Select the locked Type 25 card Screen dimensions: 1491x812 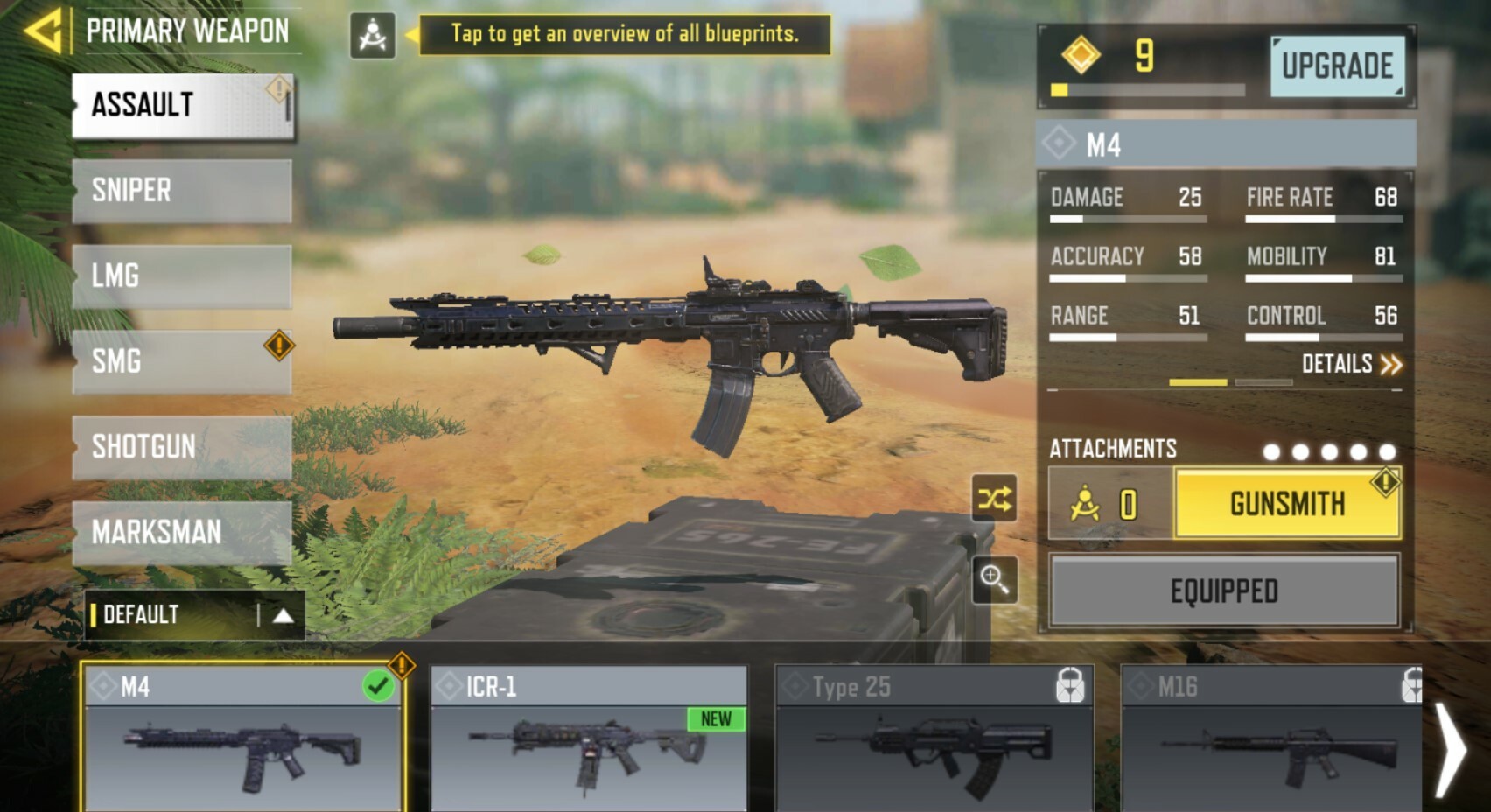pyautogui.click(x=934, y=739)
